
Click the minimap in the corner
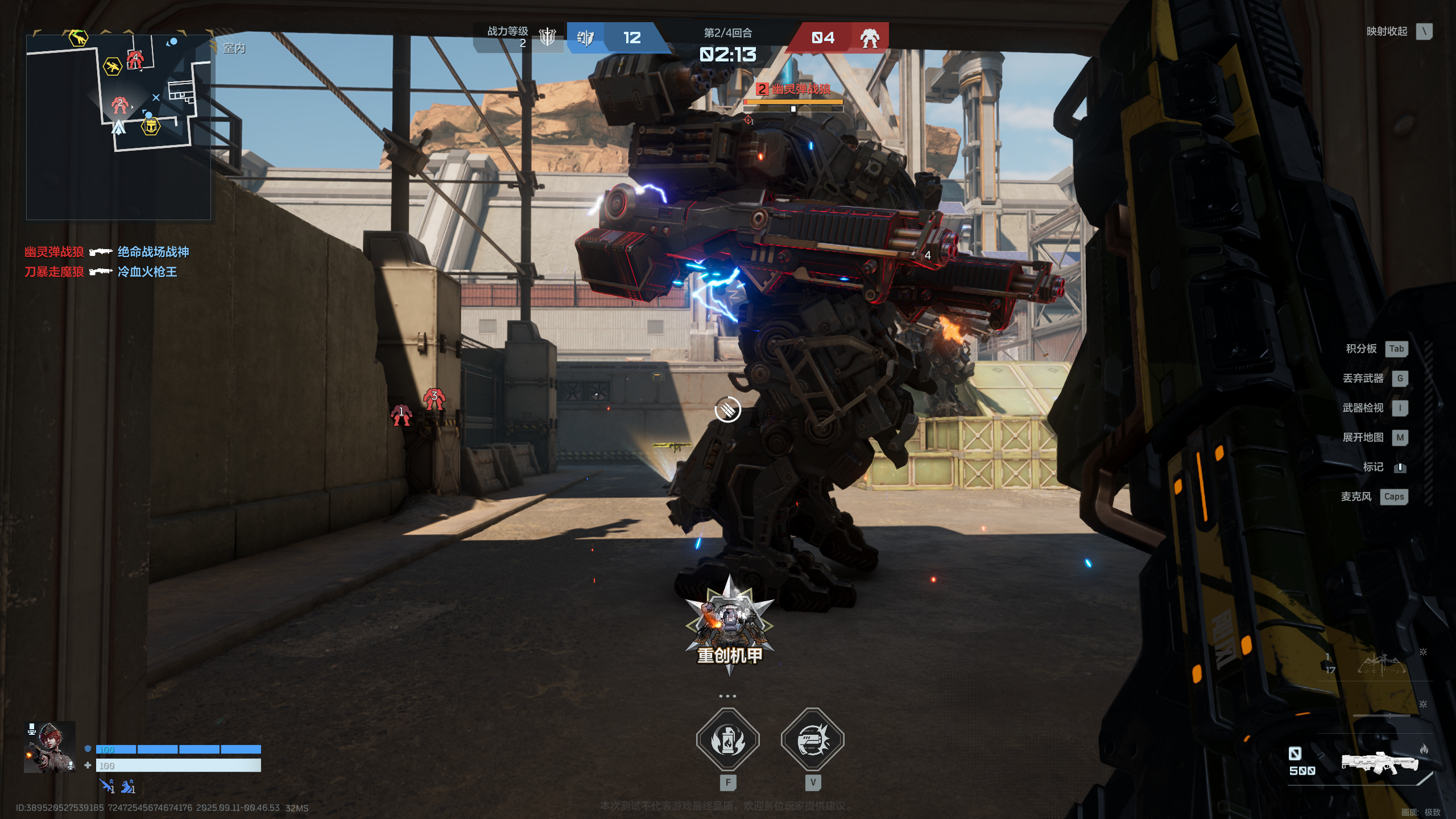[118, 126]
